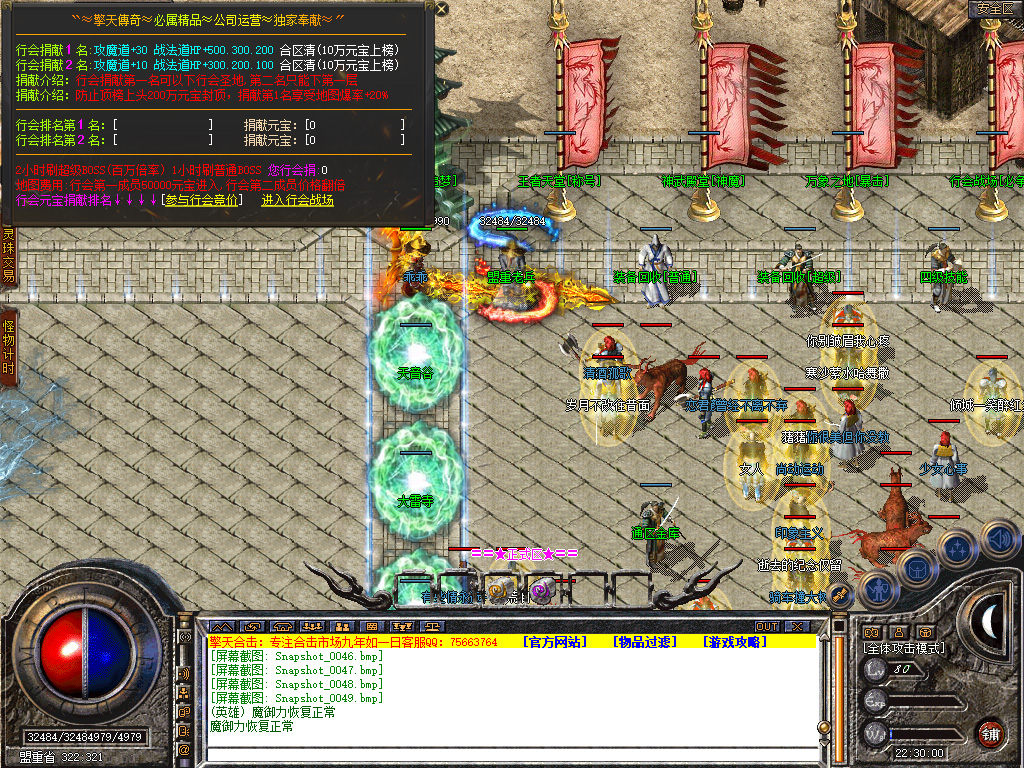Close the guild donation panel
The height and width of the screenshot is (768, 1024).
[x=442, y=11]
